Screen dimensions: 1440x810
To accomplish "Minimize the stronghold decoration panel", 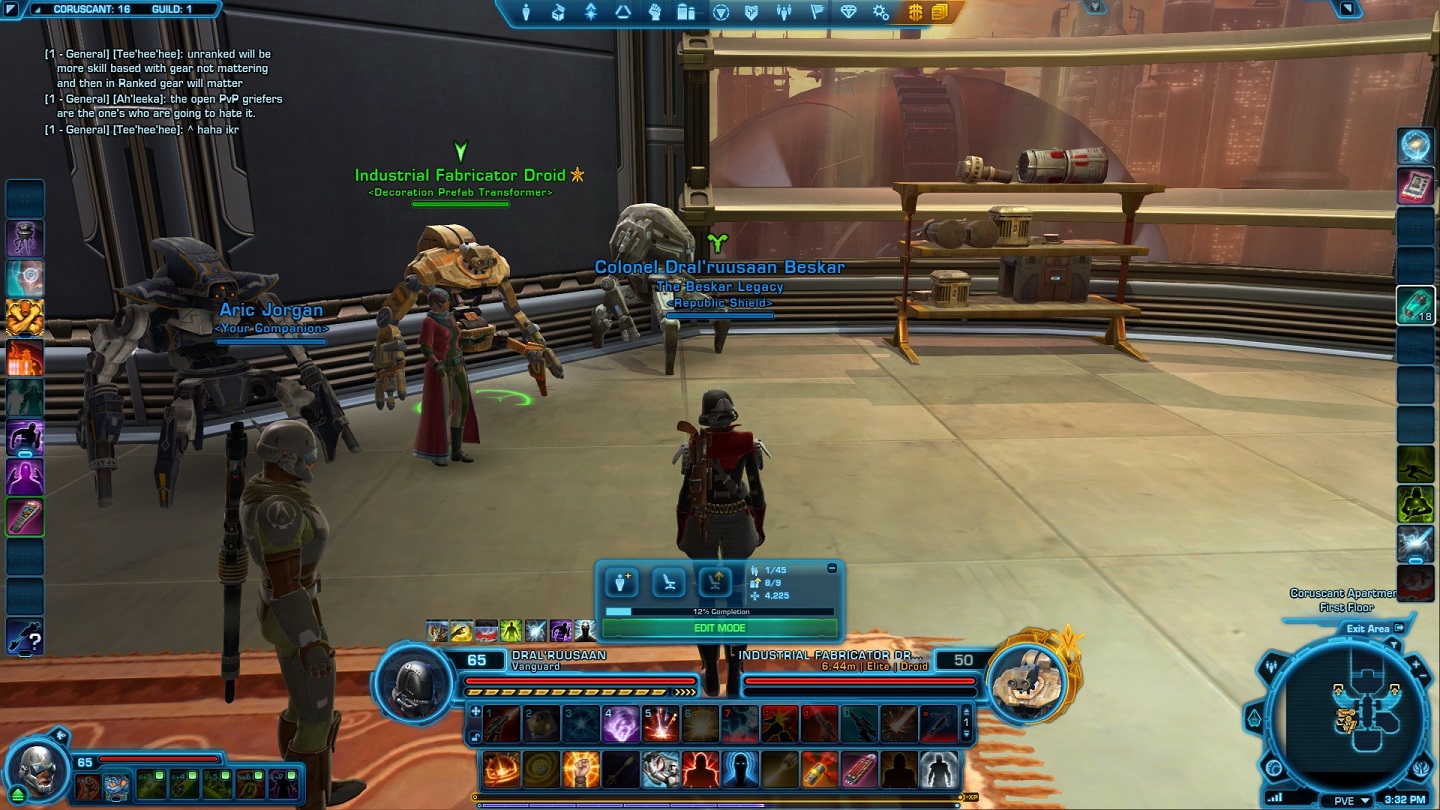I will tap(832, 568).
